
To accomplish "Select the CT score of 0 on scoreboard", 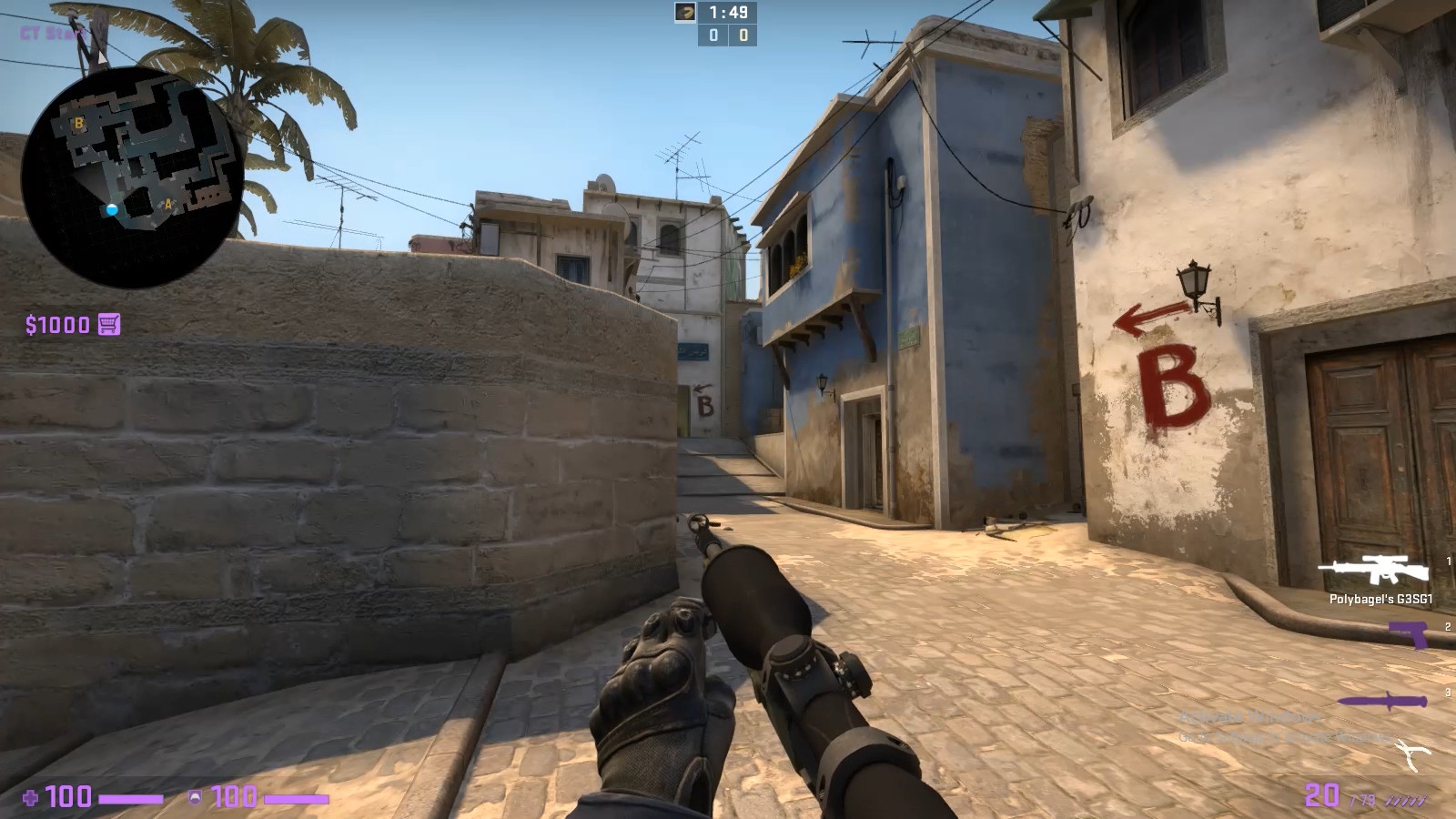I will [713, 36].
